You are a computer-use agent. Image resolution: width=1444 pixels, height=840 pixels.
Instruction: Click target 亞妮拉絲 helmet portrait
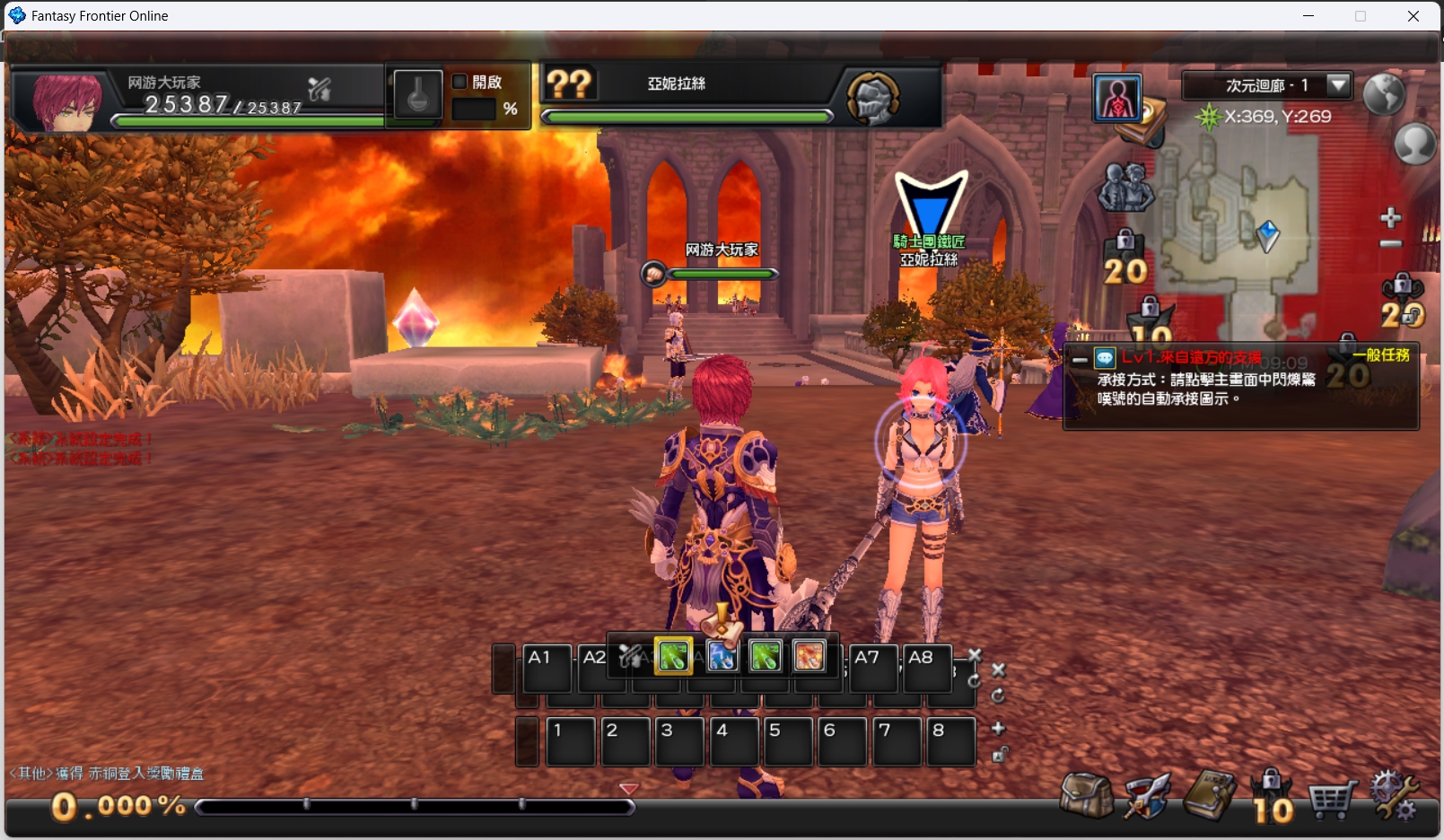pos(873,98)
